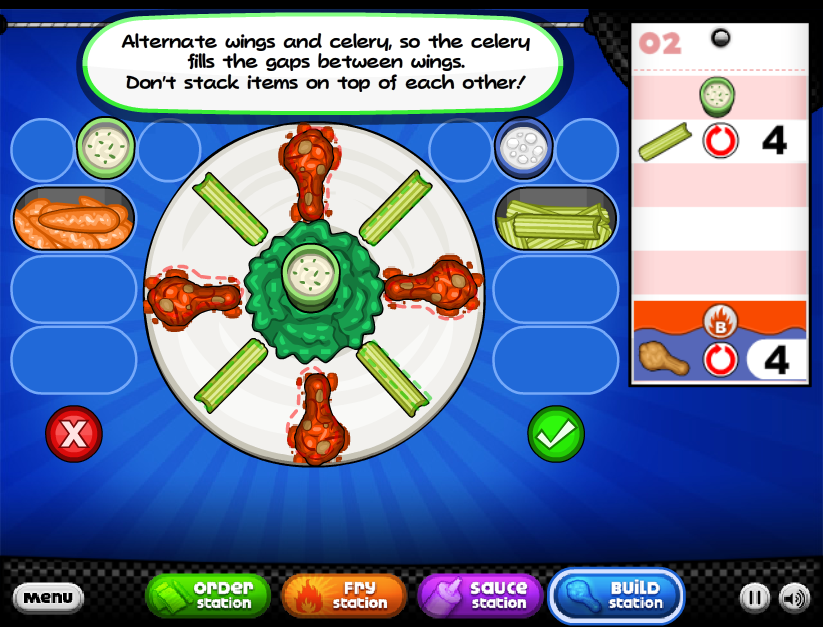Image resolution: width=823 pixels, height=627 pixels.
Task: Pick the carrot sticks bin
Action: 73,217
